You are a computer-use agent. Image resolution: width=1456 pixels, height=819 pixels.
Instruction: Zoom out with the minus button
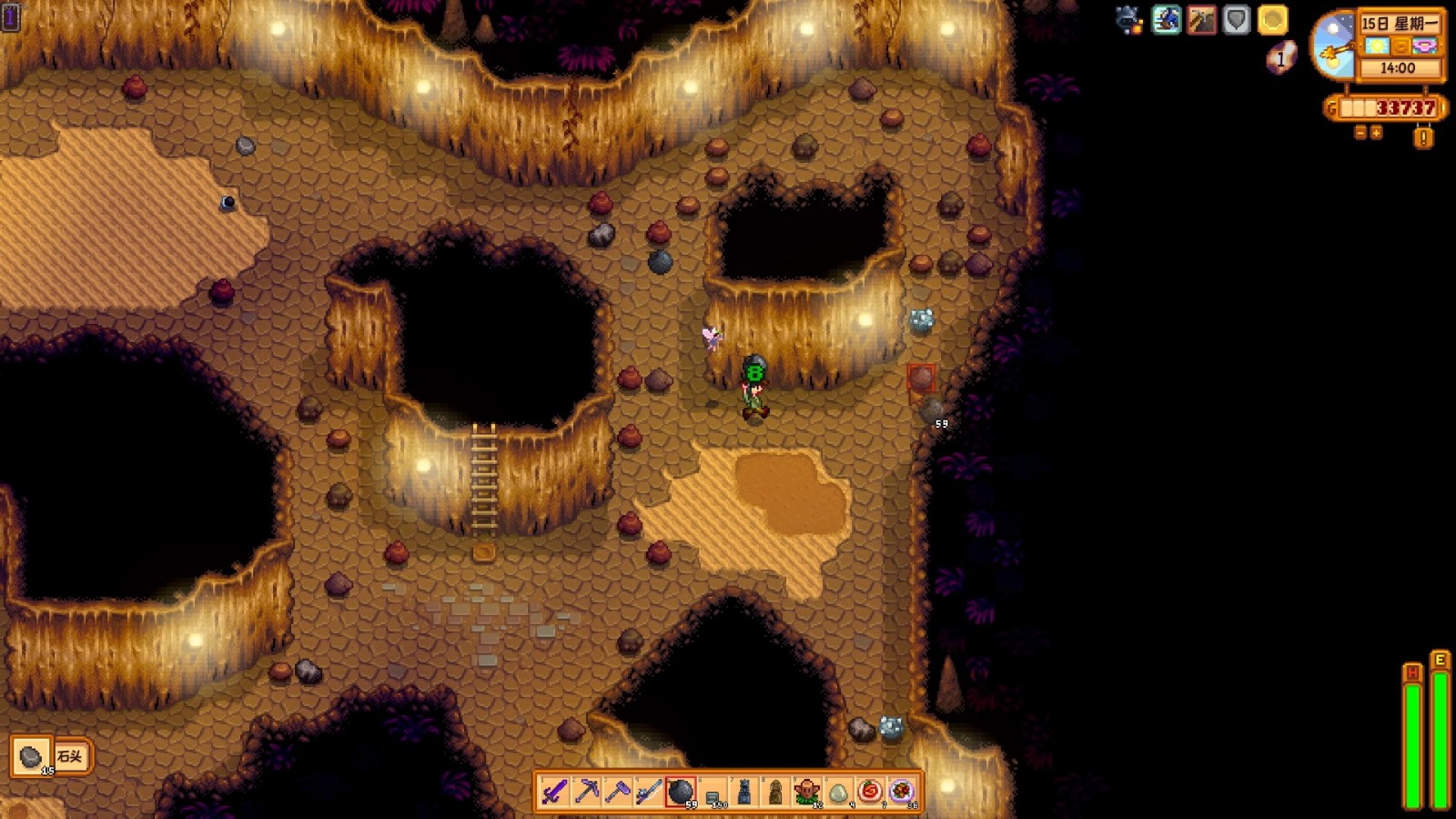click(1360, 133)
